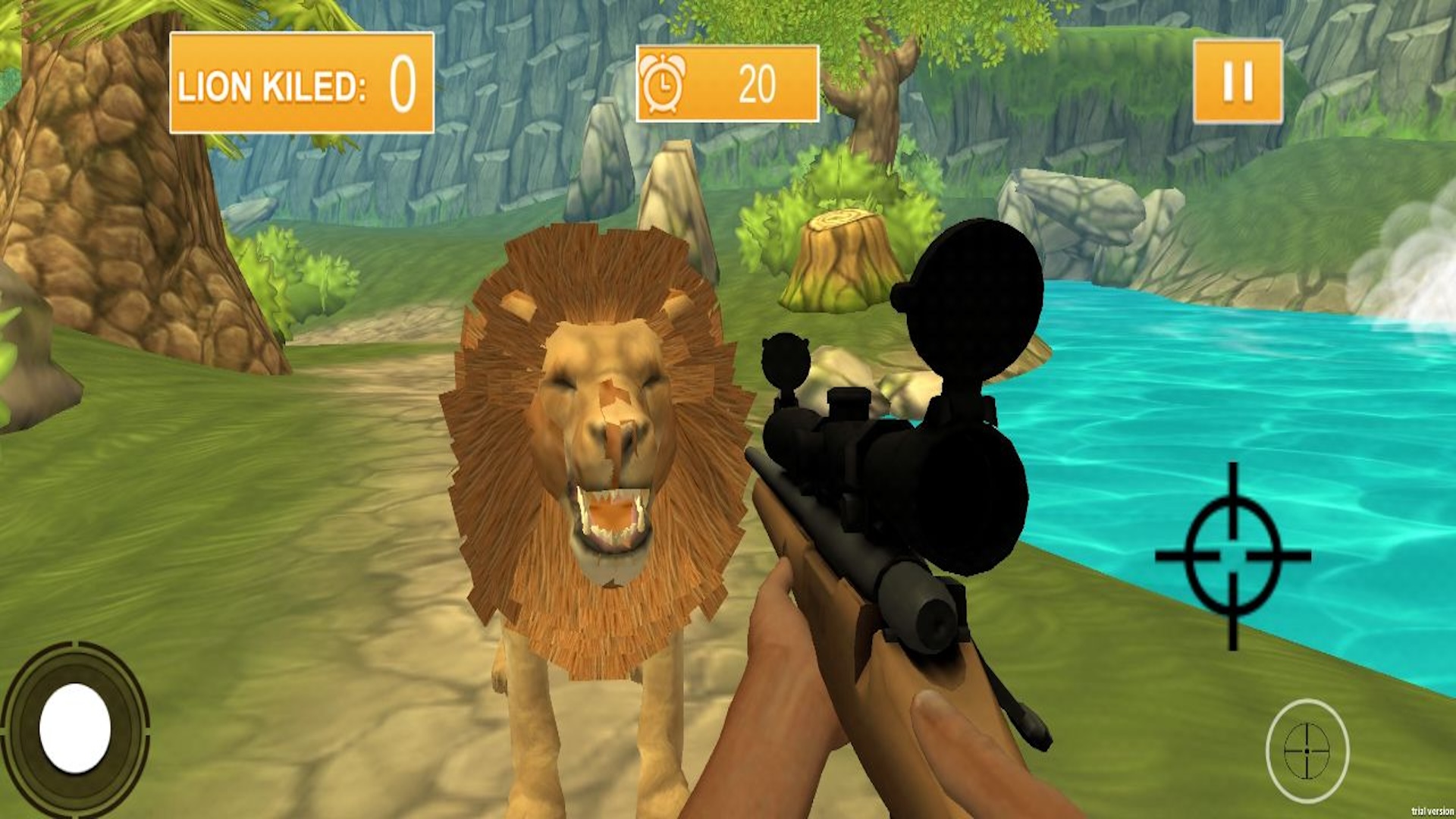
Task: Click the trial version watermark text
Action: 1430,809
